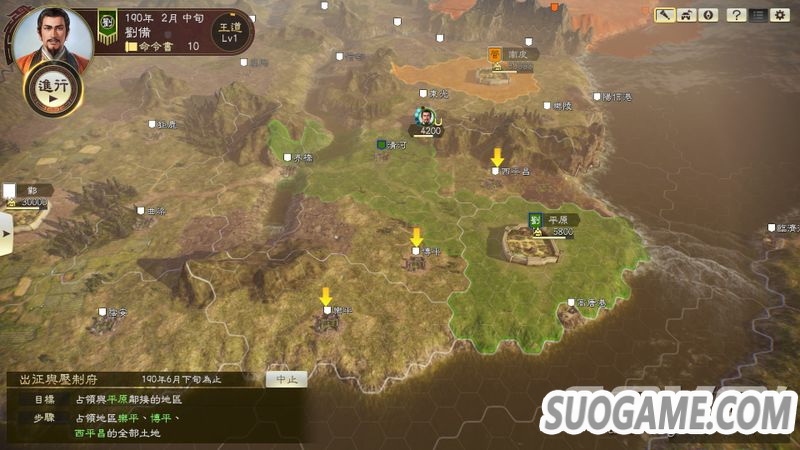Open Liu Bei's ruler portrait
Screen dimensions: 800x450
pyautogui.click(x=52, y=39)
